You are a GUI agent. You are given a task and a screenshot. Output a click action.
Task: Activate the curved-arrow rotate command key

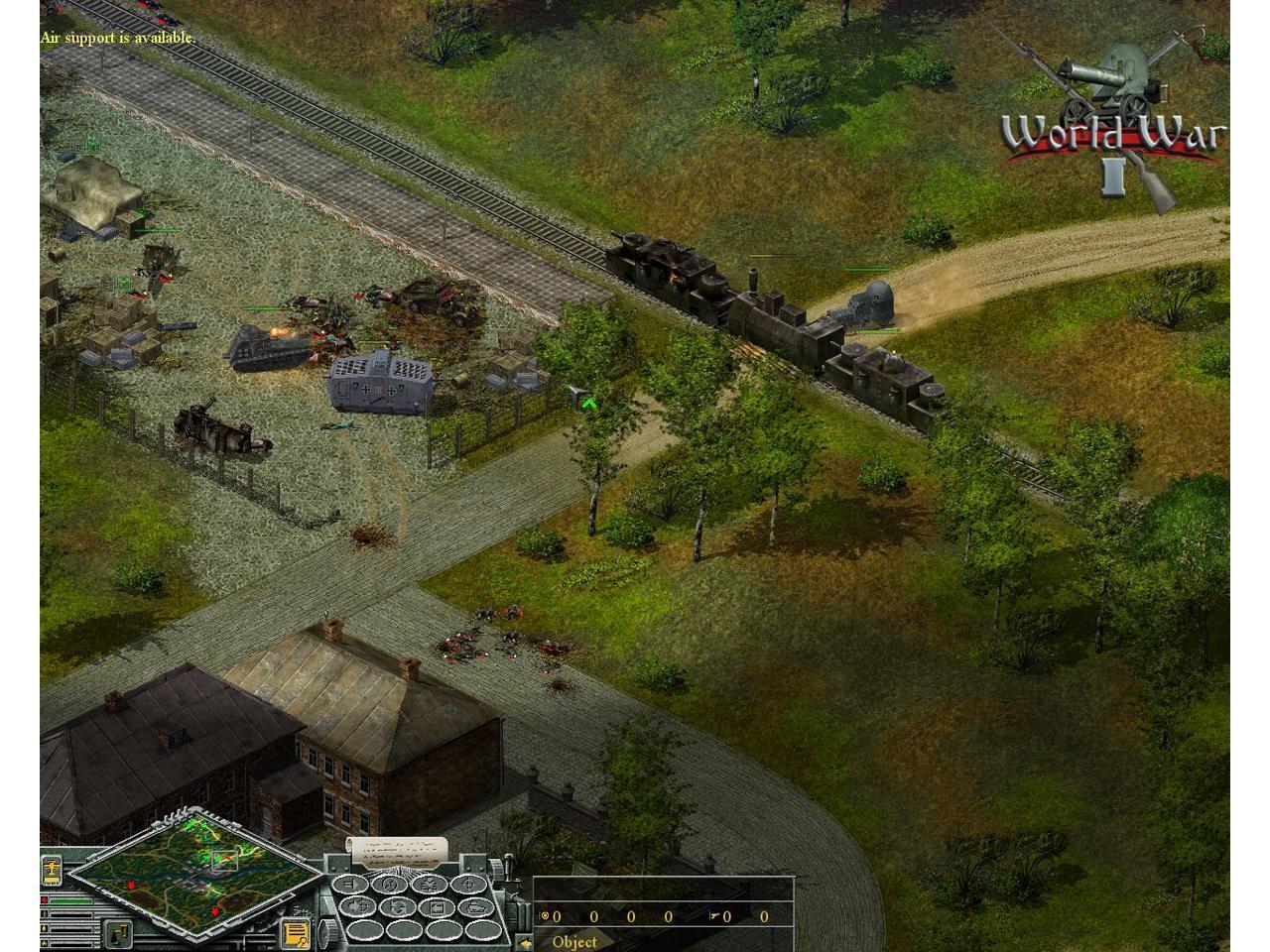click(x=398, y=906)
